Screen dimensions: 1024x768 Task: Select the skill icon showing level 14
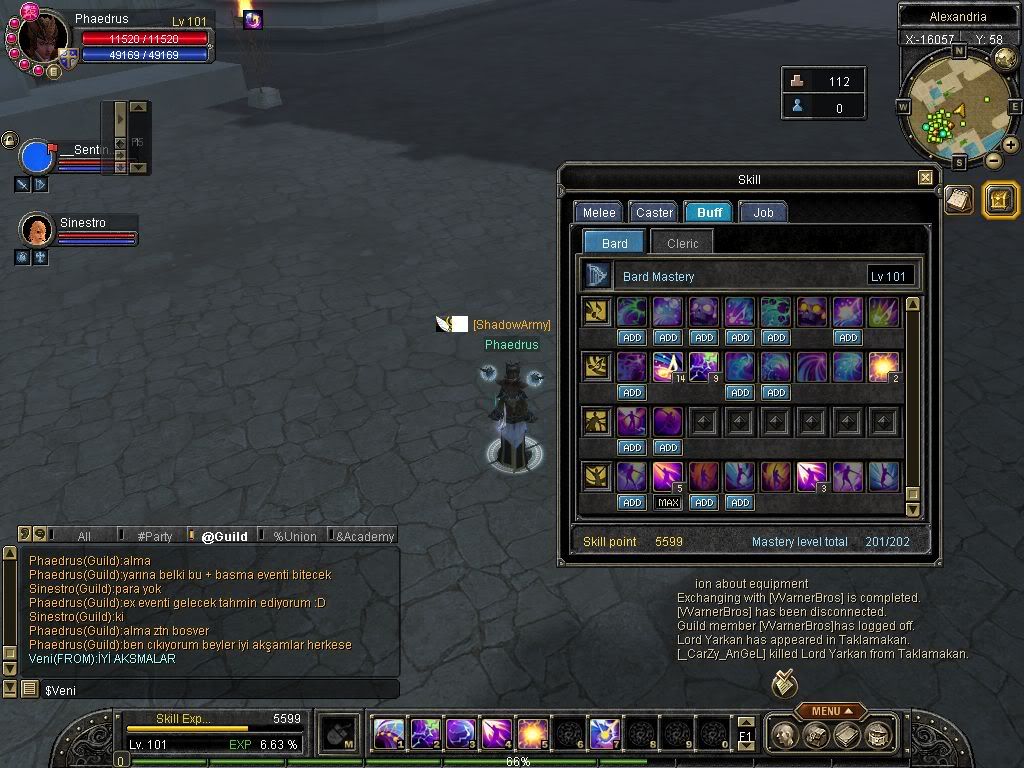[667, 367]
